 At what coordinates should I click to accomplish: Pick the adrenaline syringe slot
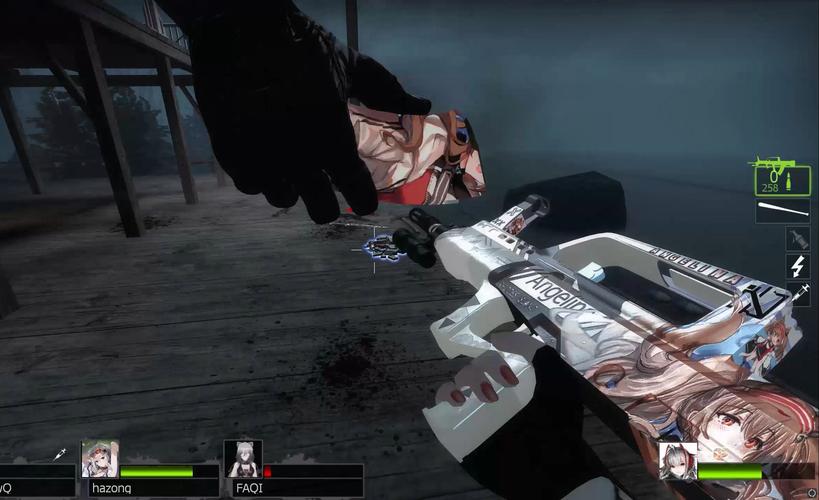tap(797, 293)
